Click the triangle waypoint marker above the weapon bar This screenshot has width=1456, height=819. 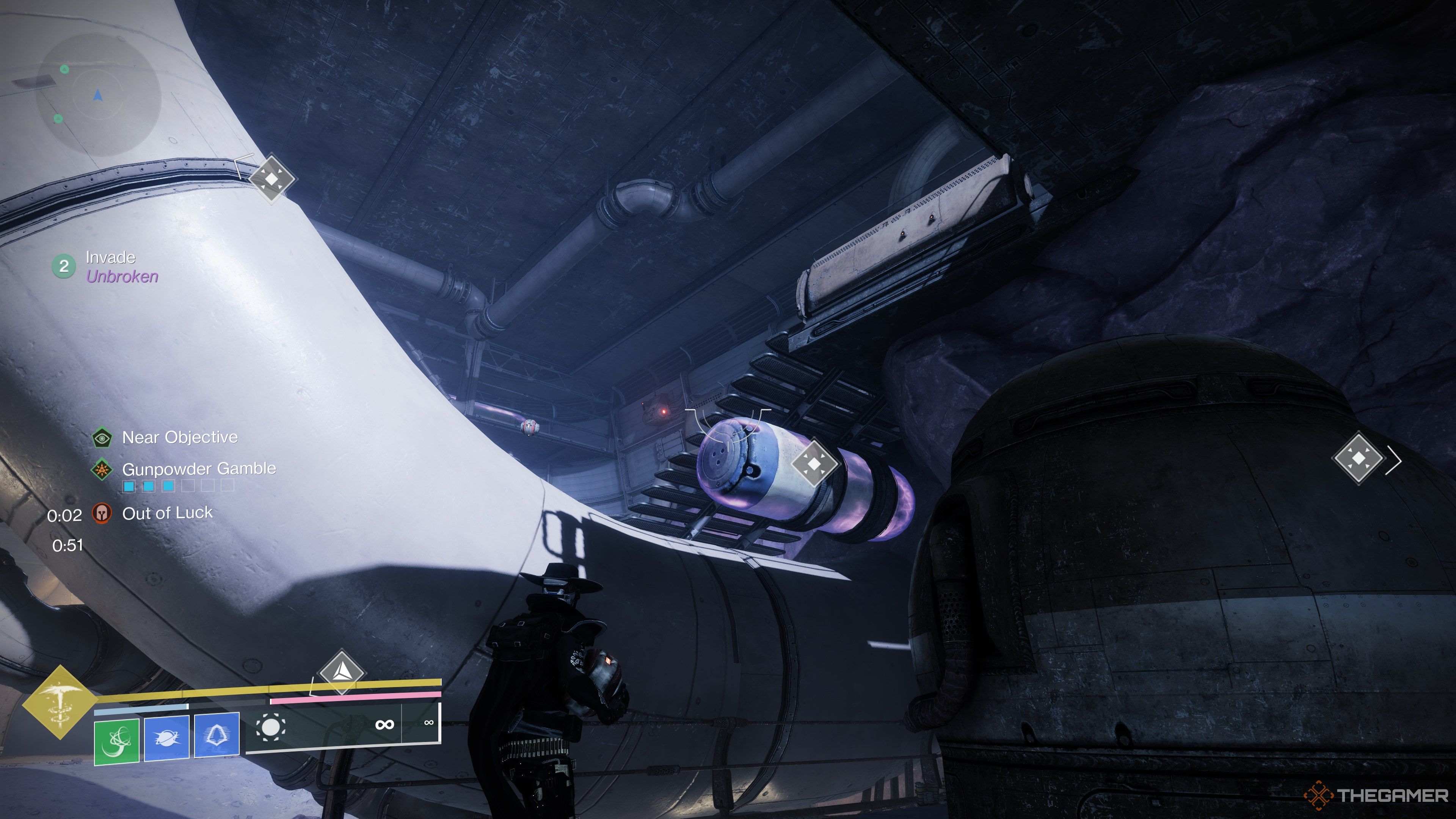[x=341, y=672]
